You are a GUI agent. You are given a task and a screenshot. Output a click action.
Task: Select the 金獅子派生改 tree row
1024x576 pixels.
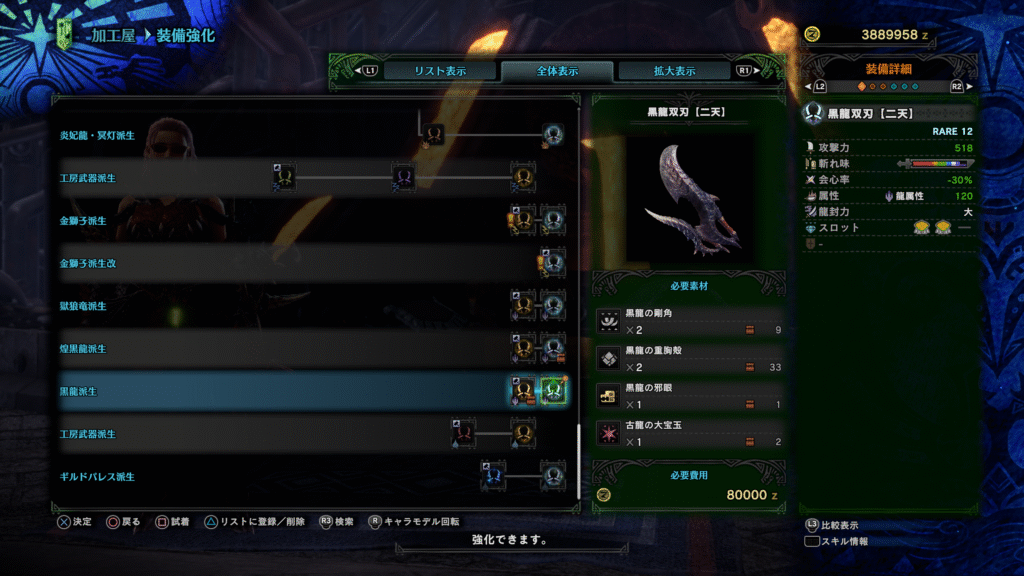(88, 263)
